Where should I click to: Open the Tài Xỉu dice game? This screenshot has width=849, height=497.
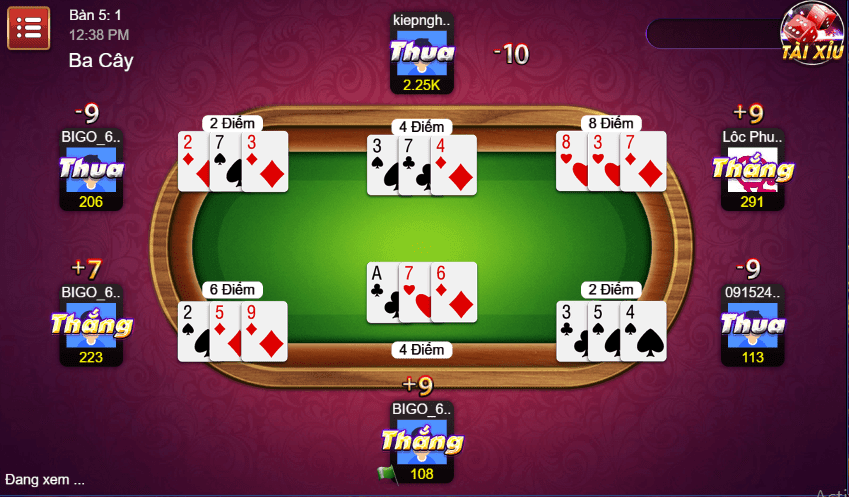click(x=813, y=32)
